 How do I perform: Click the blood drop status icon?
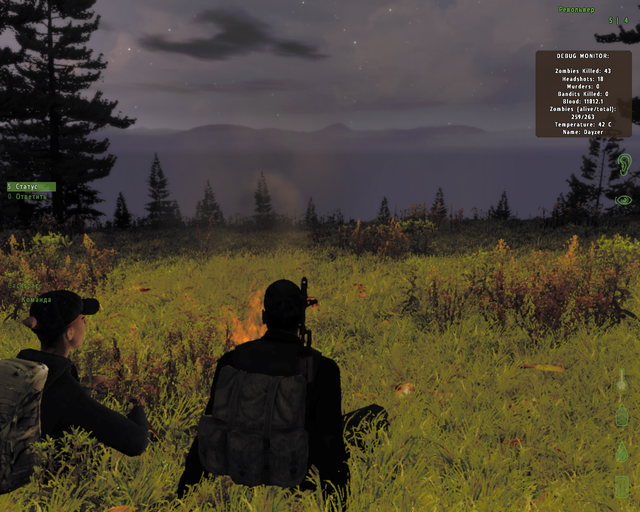[x=621, y=451]
